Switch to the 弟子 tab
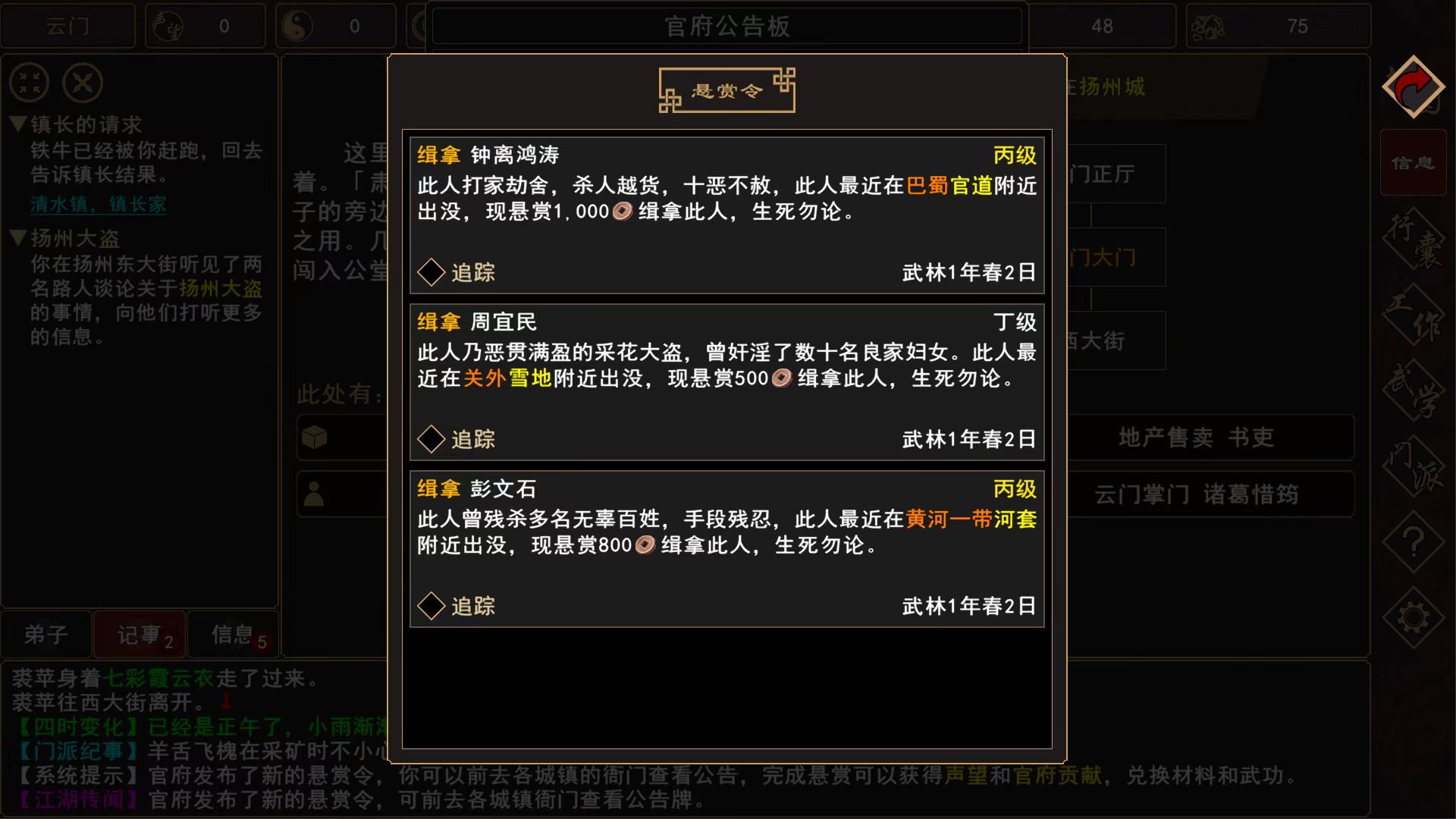Image resolution: width=1456 pixels, height=819 pixels. tap(47, 634)
